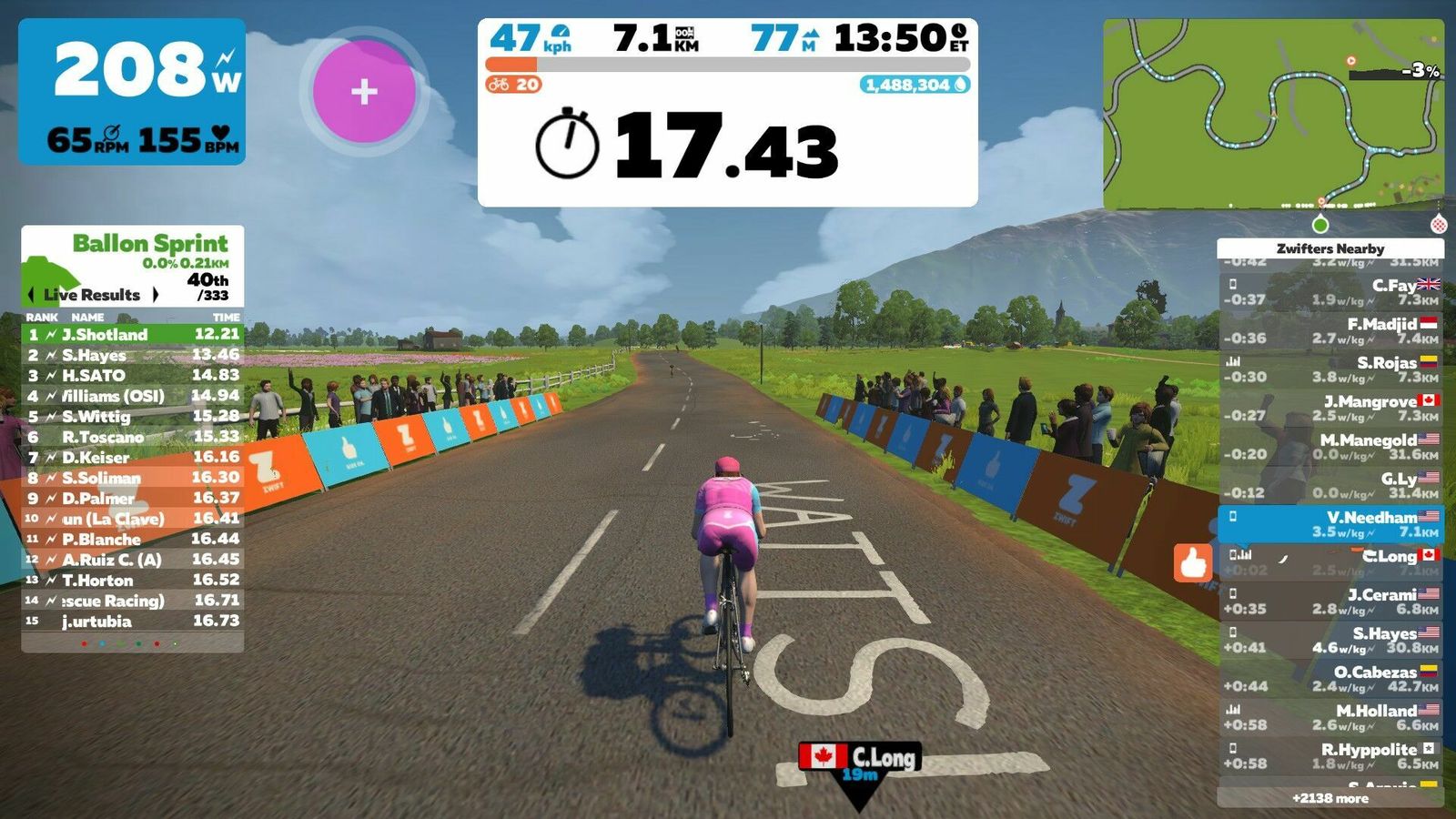Choose O.Cabezas from nearby riders

[x=1330, y=679]
